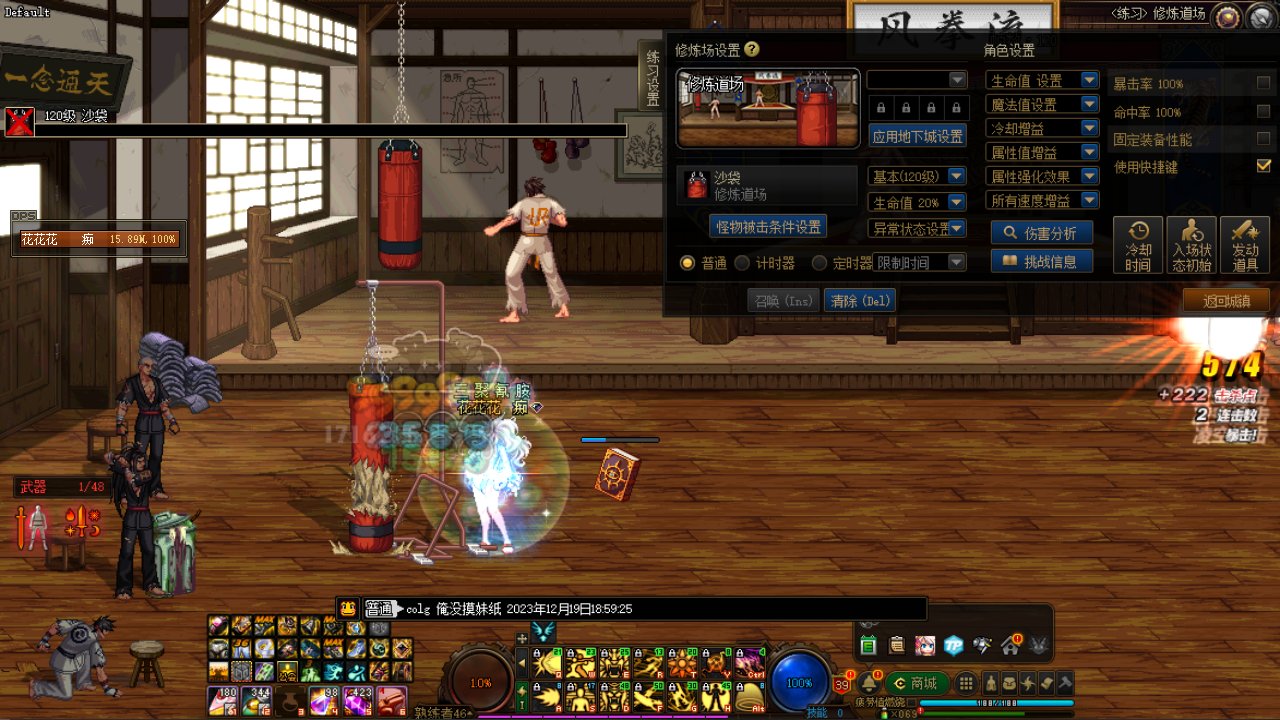Tick the 命中率 100% checkbox
Viewport: 1280px width, 720px height.
1264,111
